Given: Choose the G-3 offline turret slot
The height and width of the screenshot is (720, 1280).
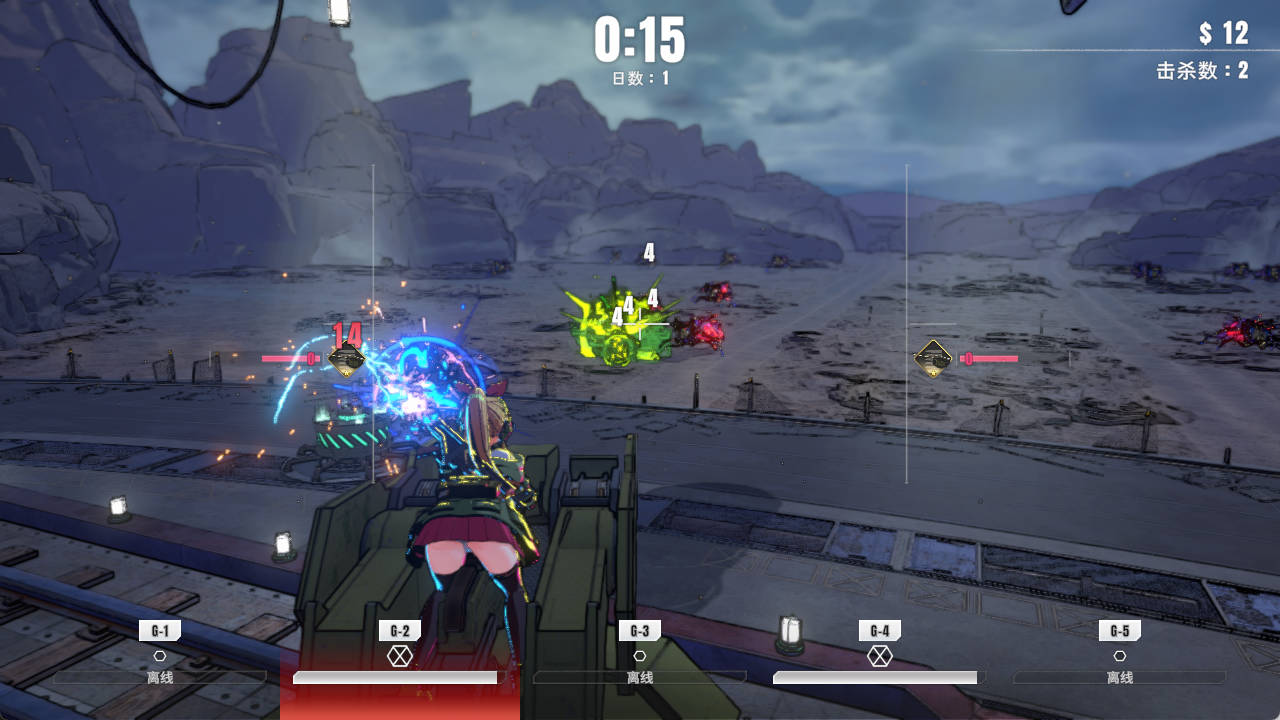Looking at the screenshot, I should [640, 655].
